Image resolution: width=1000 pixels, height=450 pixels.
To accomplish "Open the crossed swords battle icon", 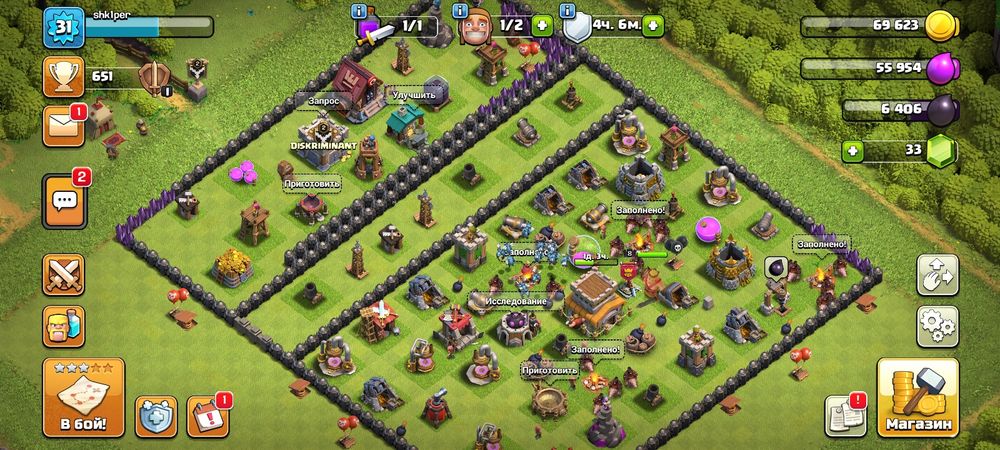I will click(x=63, y=274).
